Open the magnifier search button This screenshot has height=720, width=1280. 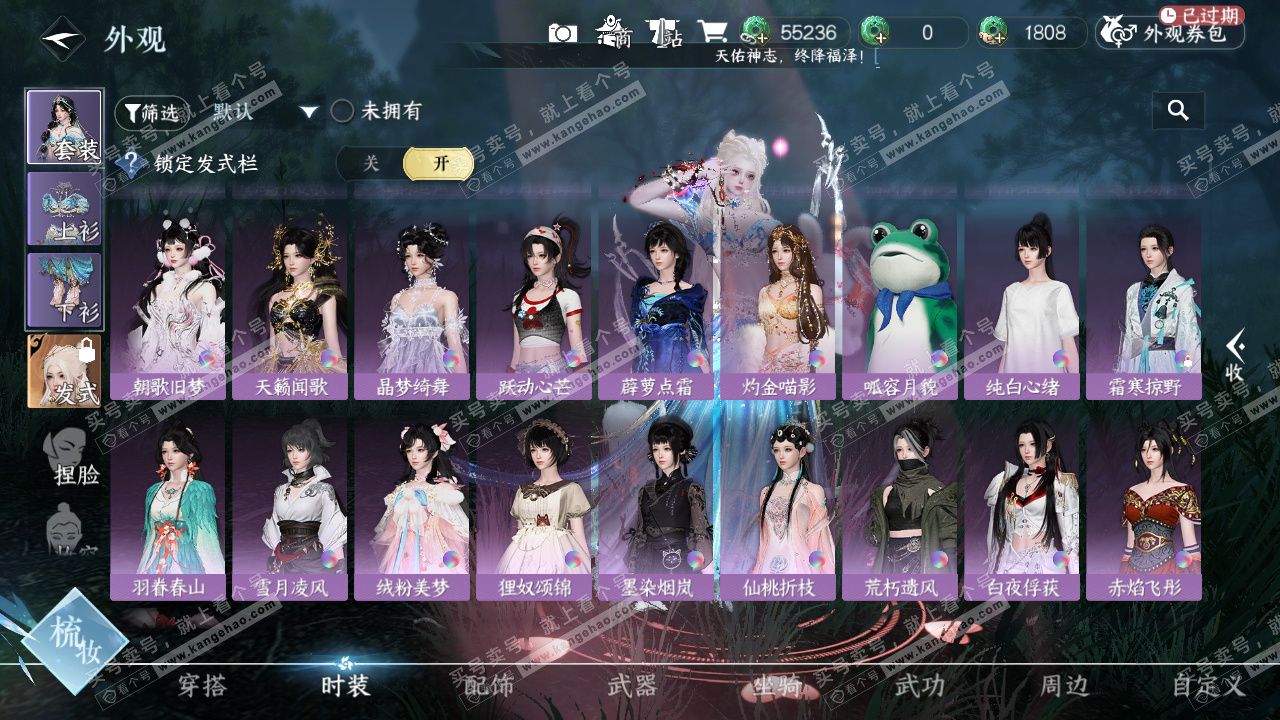[x=1178, y=111]
